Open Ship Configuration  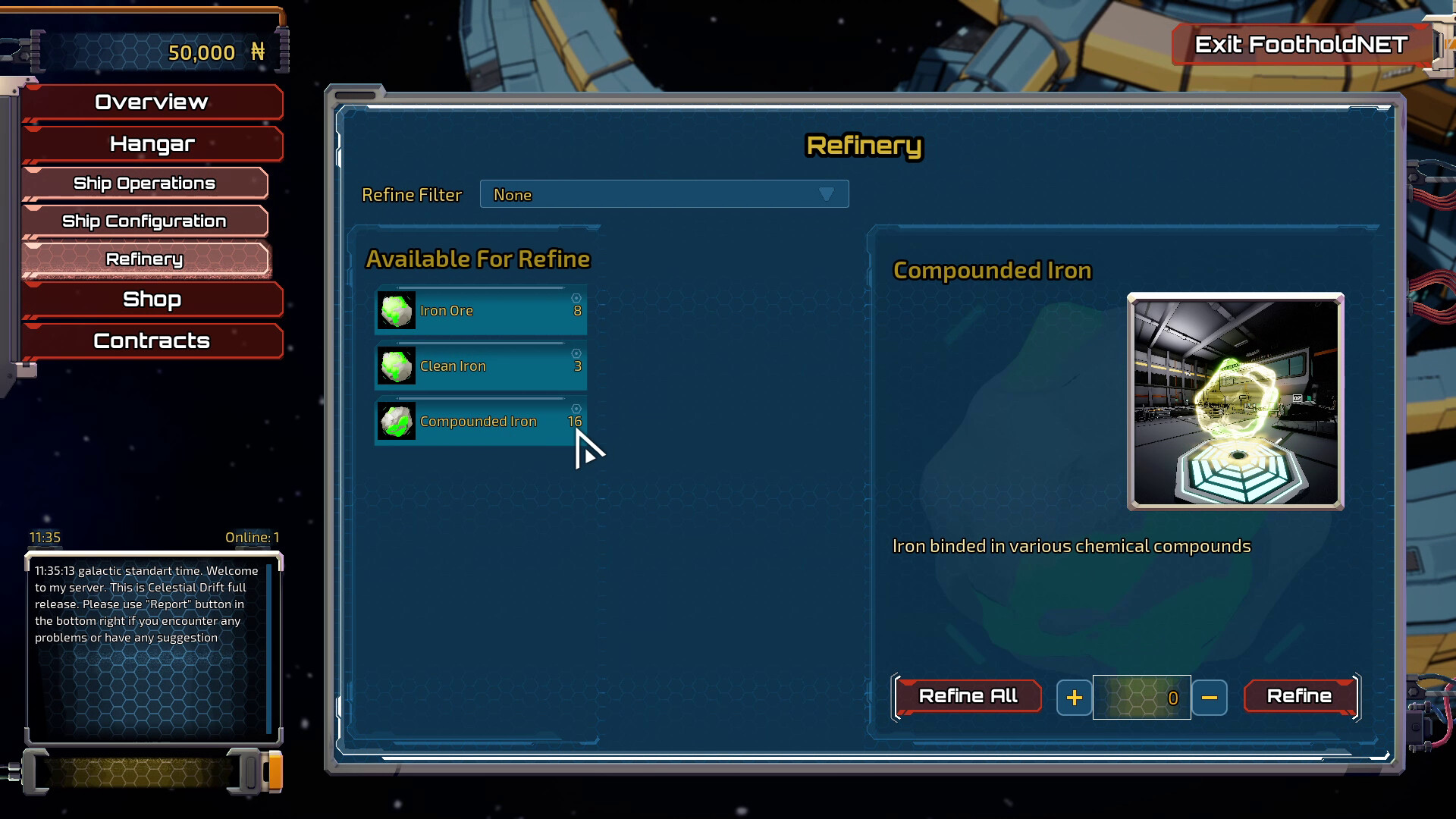coord(144,221)
